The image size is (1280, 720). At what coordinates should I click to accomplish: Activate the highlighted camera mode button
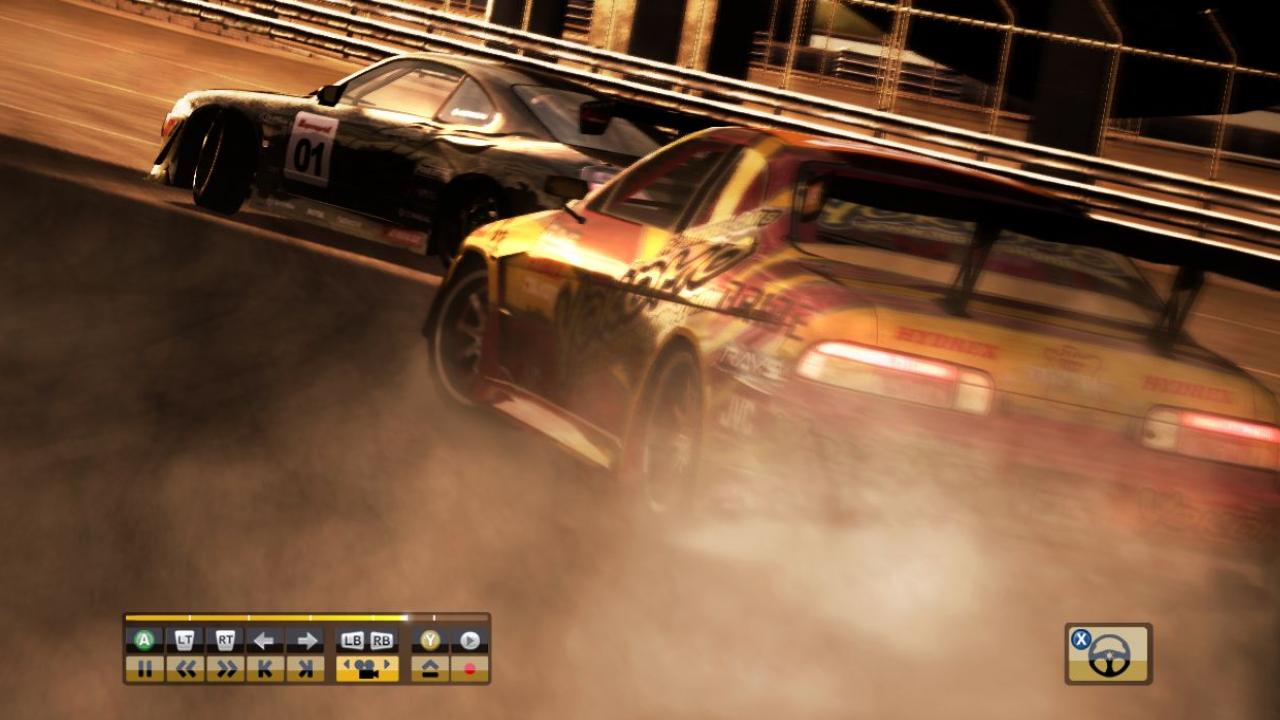(367, 668)
